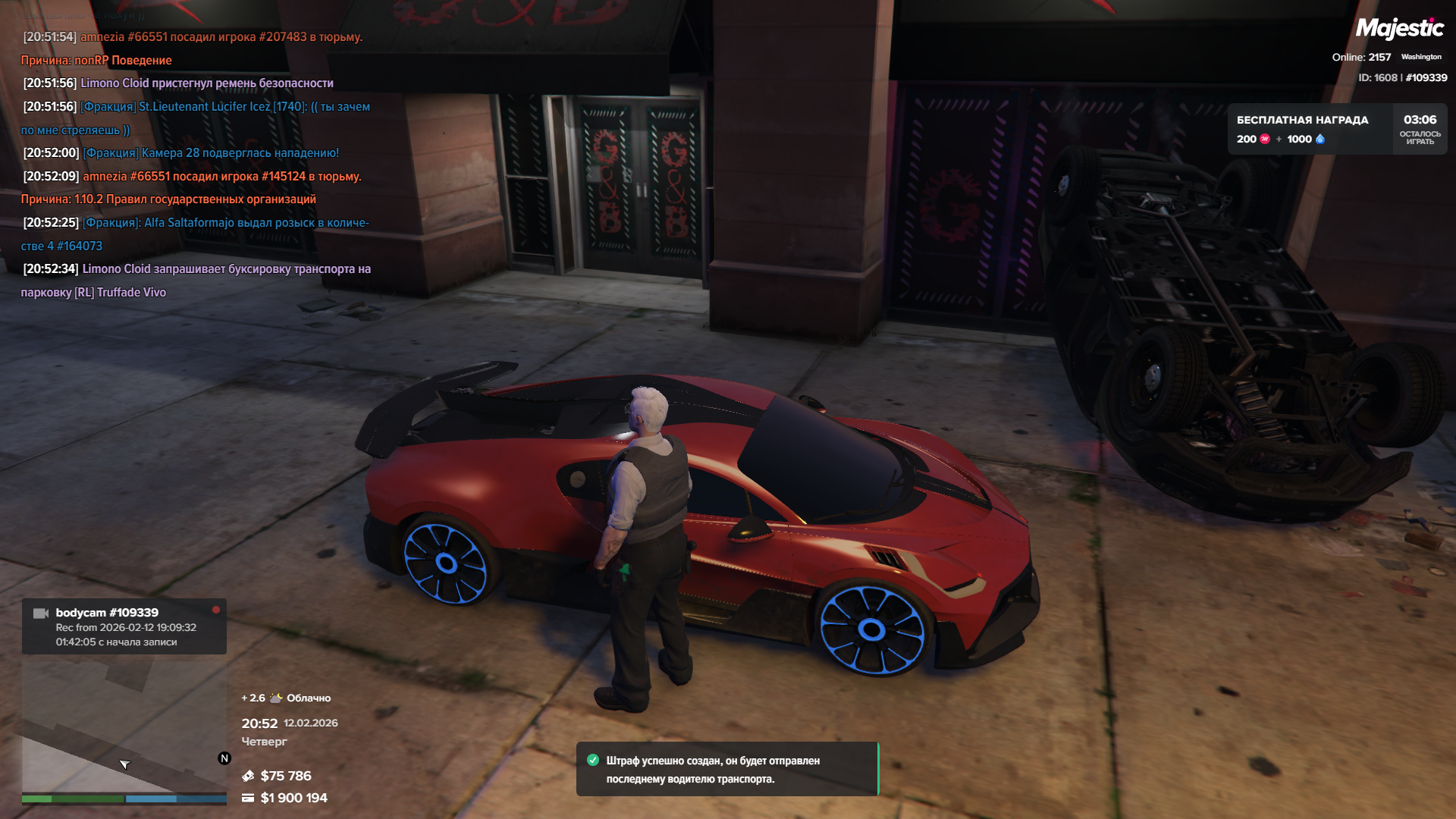Click the bodycam recording panel

[x=124, y=626]
